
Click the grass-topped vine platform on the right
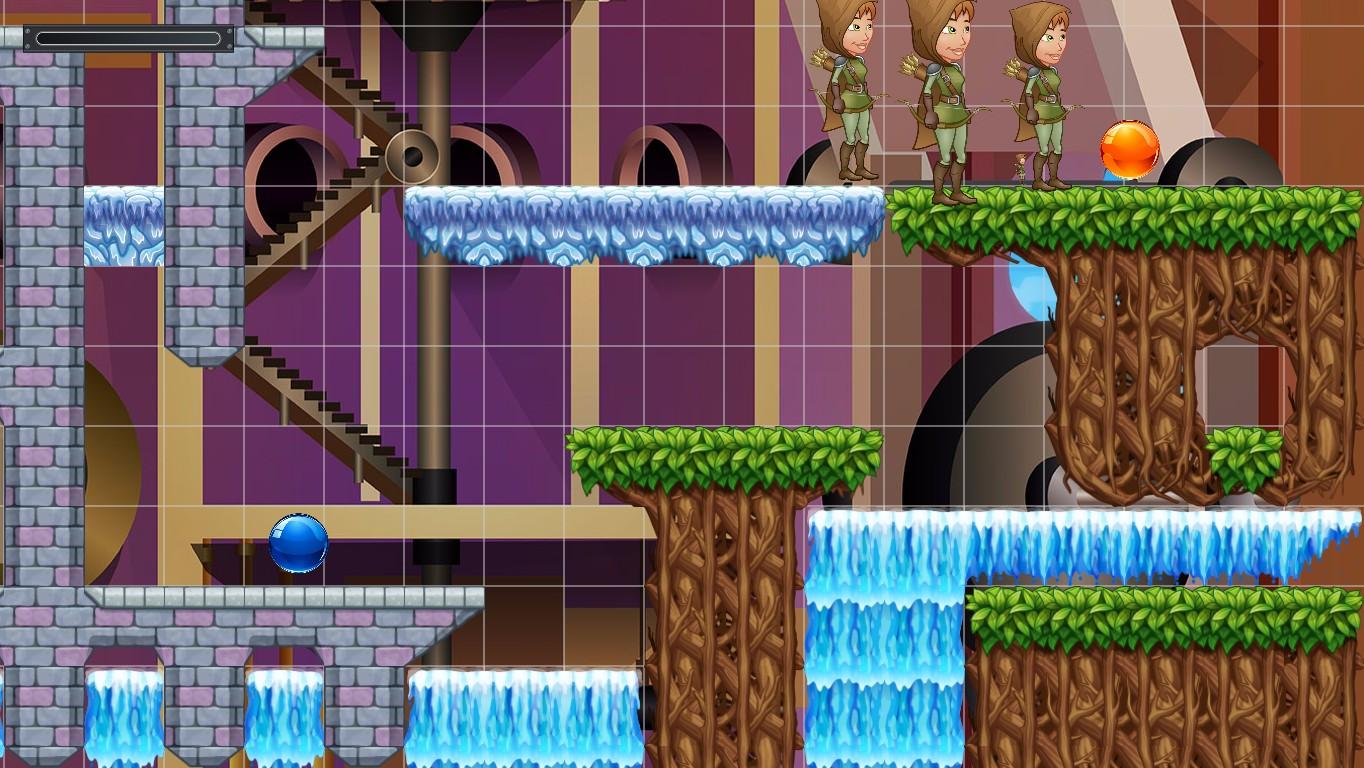tap(1150, 215)
